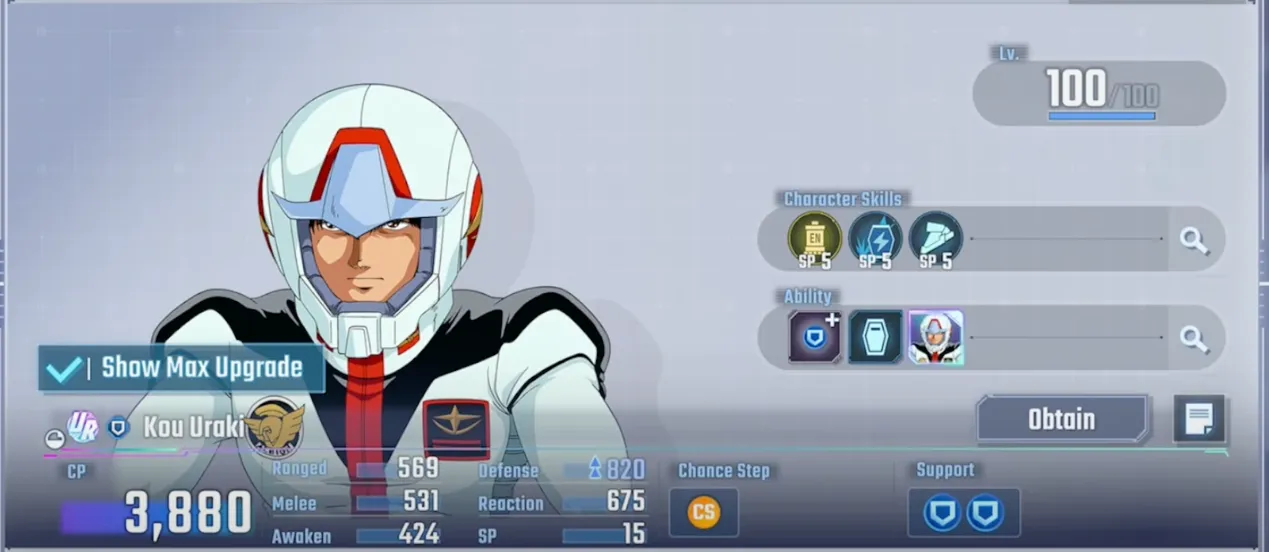Select the shield plus ability icon
This screenshot has width=1269, height=552.
click(x=814, y=337)
